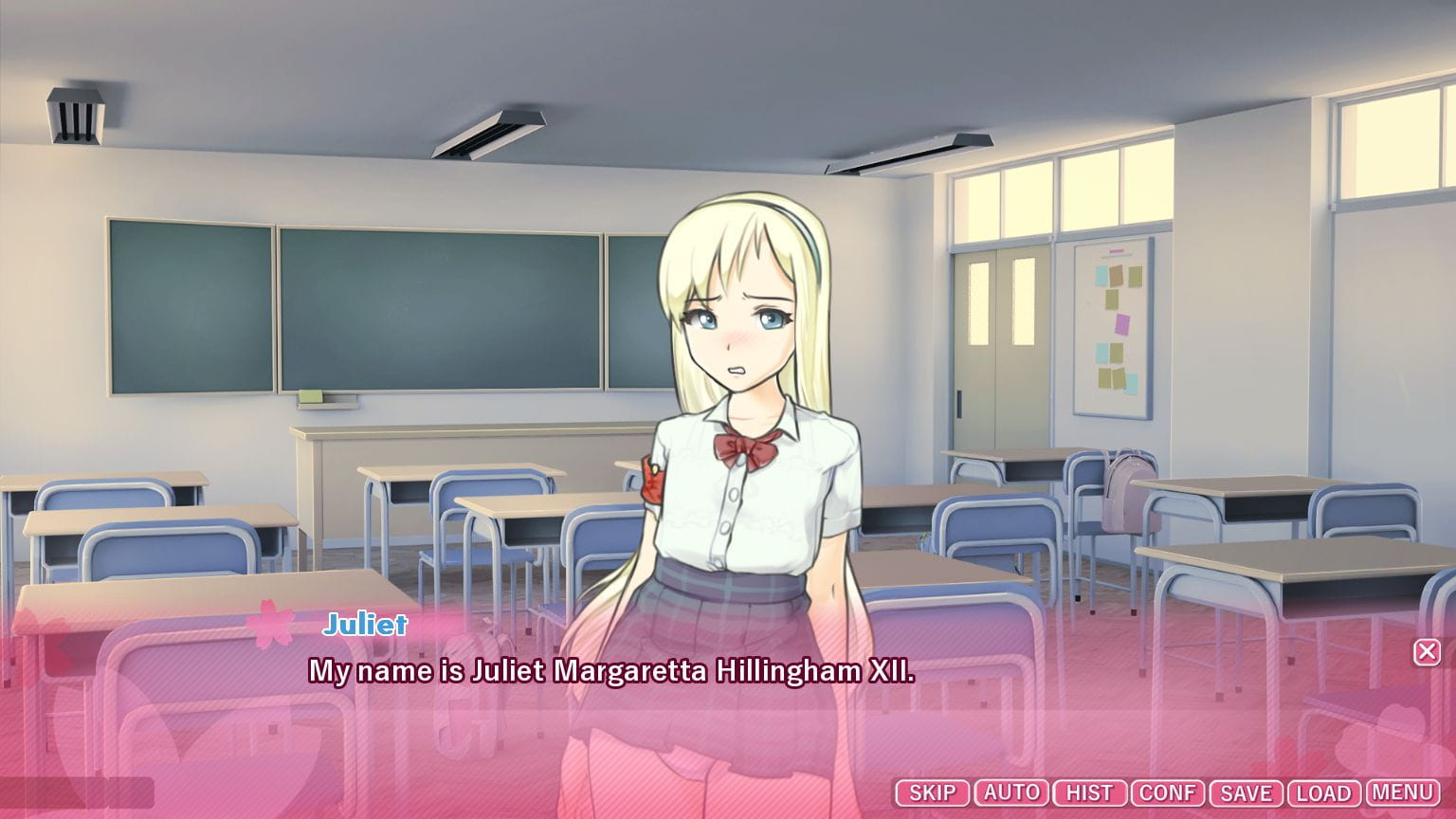Review previous dialogue through the HIST option
This screenshot has width=1456, height=819.
coord(1089,792)
